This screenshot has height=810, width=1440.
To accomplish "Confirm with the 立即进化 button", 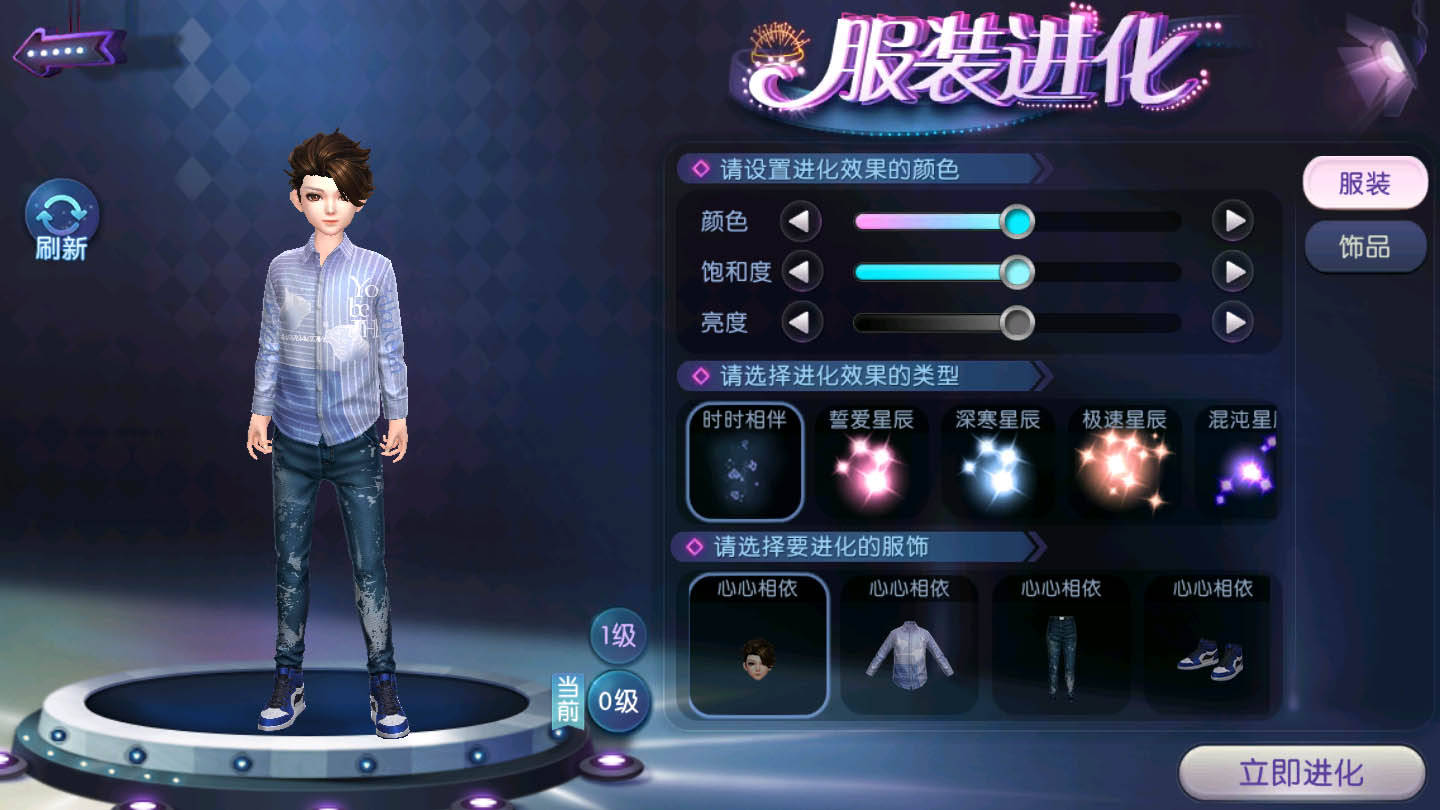I will [x=1301, y=773].
